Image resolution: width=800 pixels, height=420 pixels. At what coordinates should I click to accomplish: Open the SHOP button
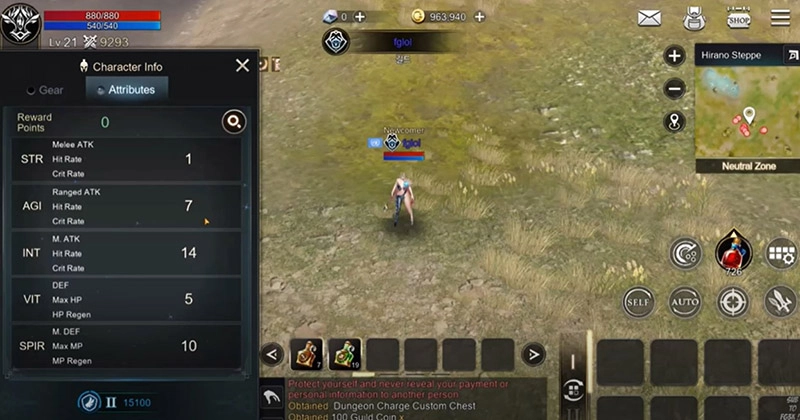pyautogui.click(x=738, y=18)
